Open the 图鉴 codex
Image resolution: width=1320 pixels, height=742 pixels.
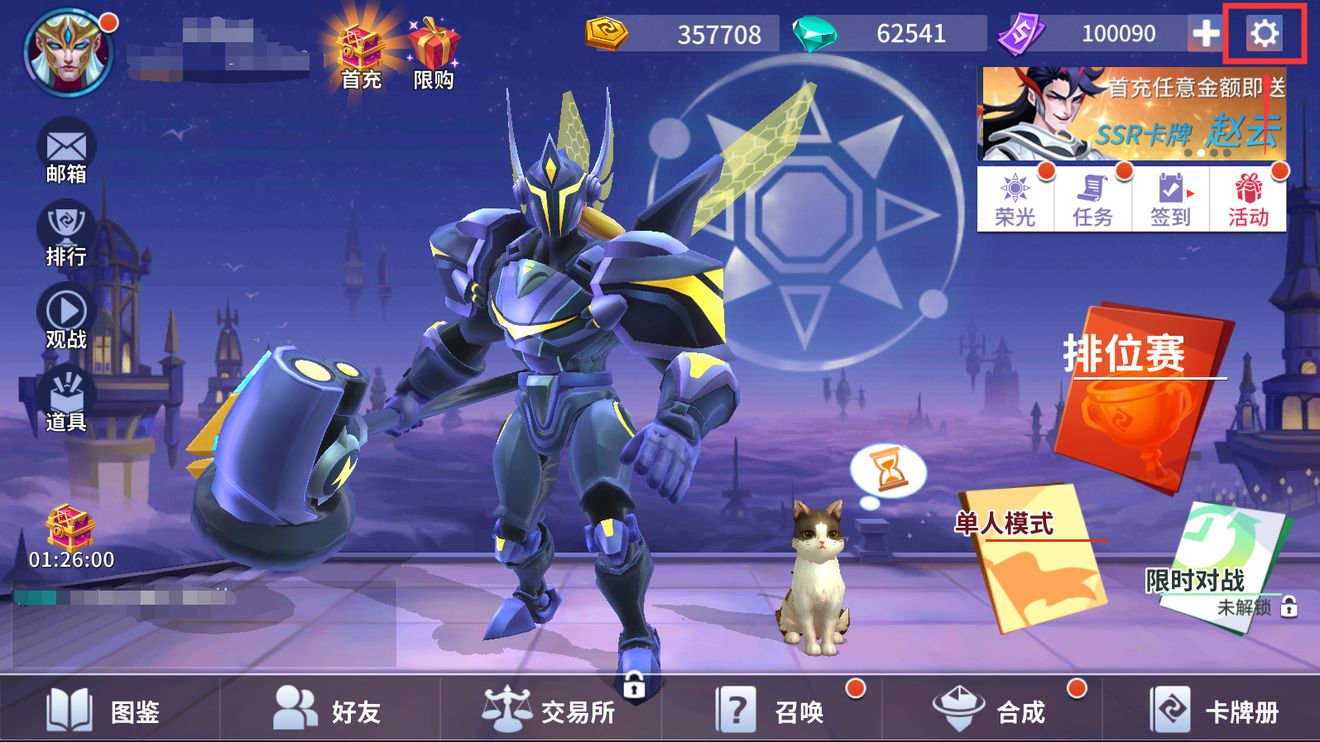click(x=105, y=711)
